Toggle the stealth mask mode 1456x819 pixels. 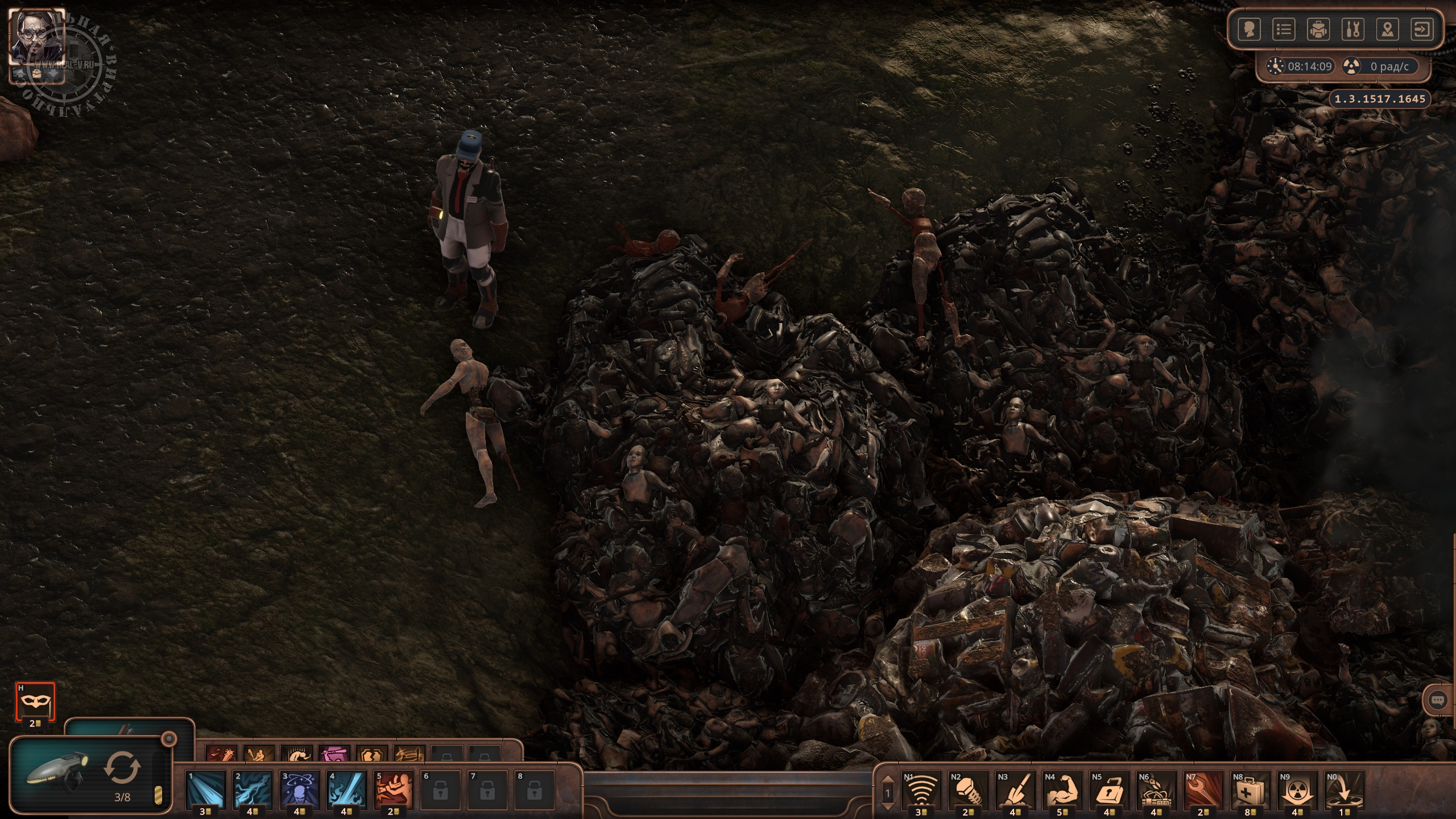pos(35,701)
